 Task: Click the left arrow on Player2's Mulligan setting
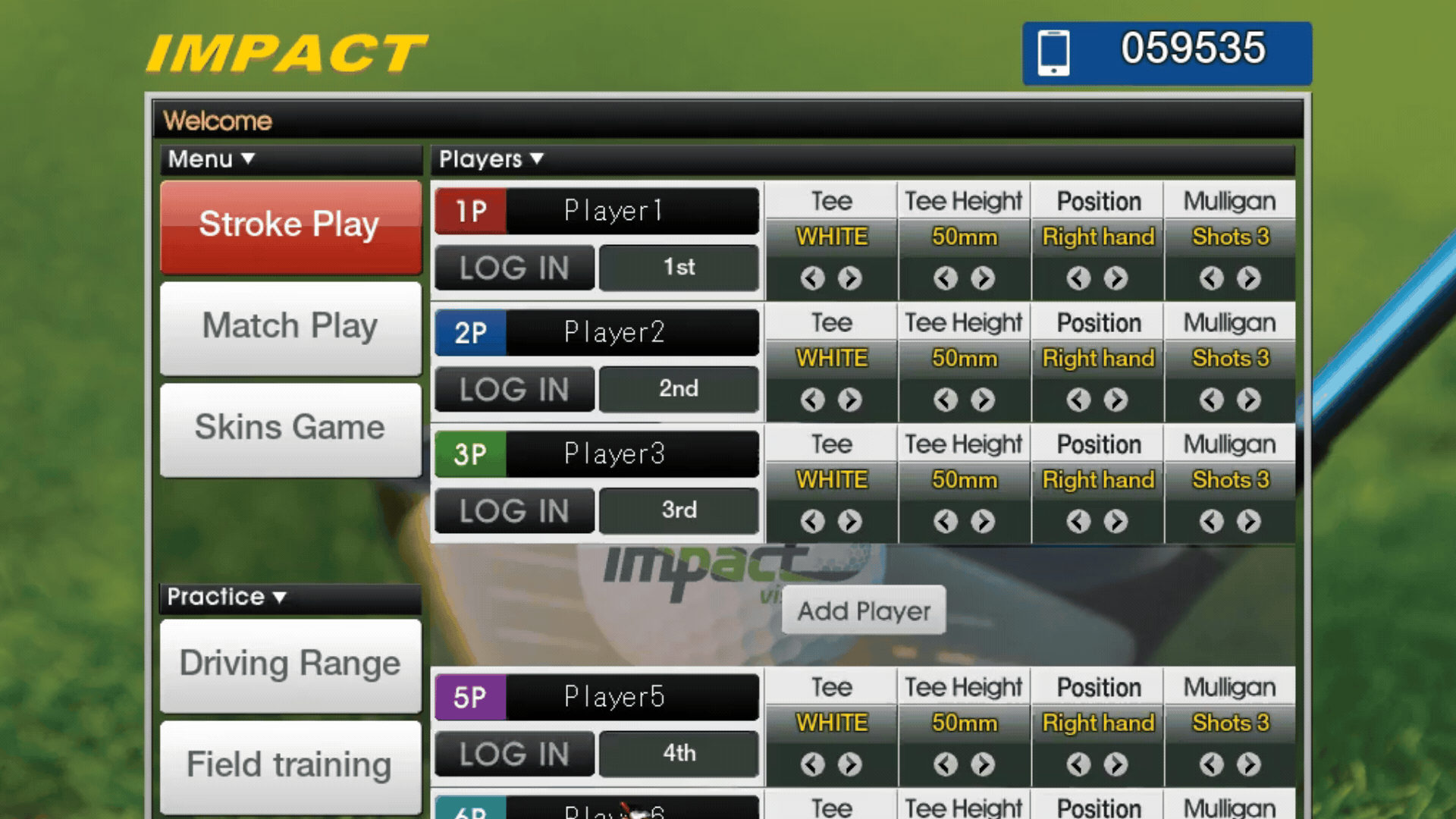coord(1211,400)
